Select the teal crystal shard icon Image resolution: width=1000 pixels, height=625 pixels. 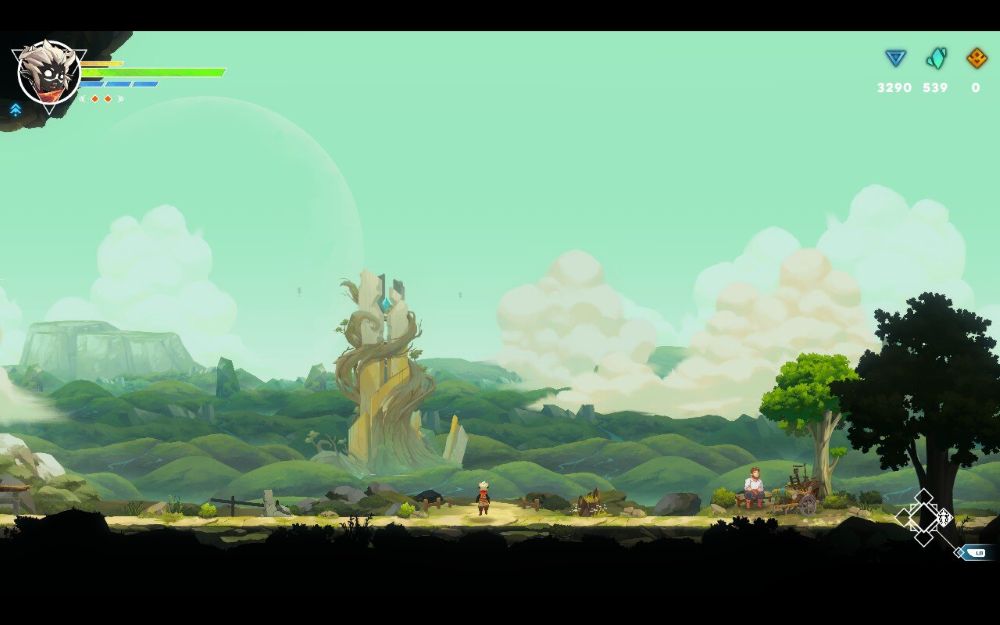click(x=936, y=59)
